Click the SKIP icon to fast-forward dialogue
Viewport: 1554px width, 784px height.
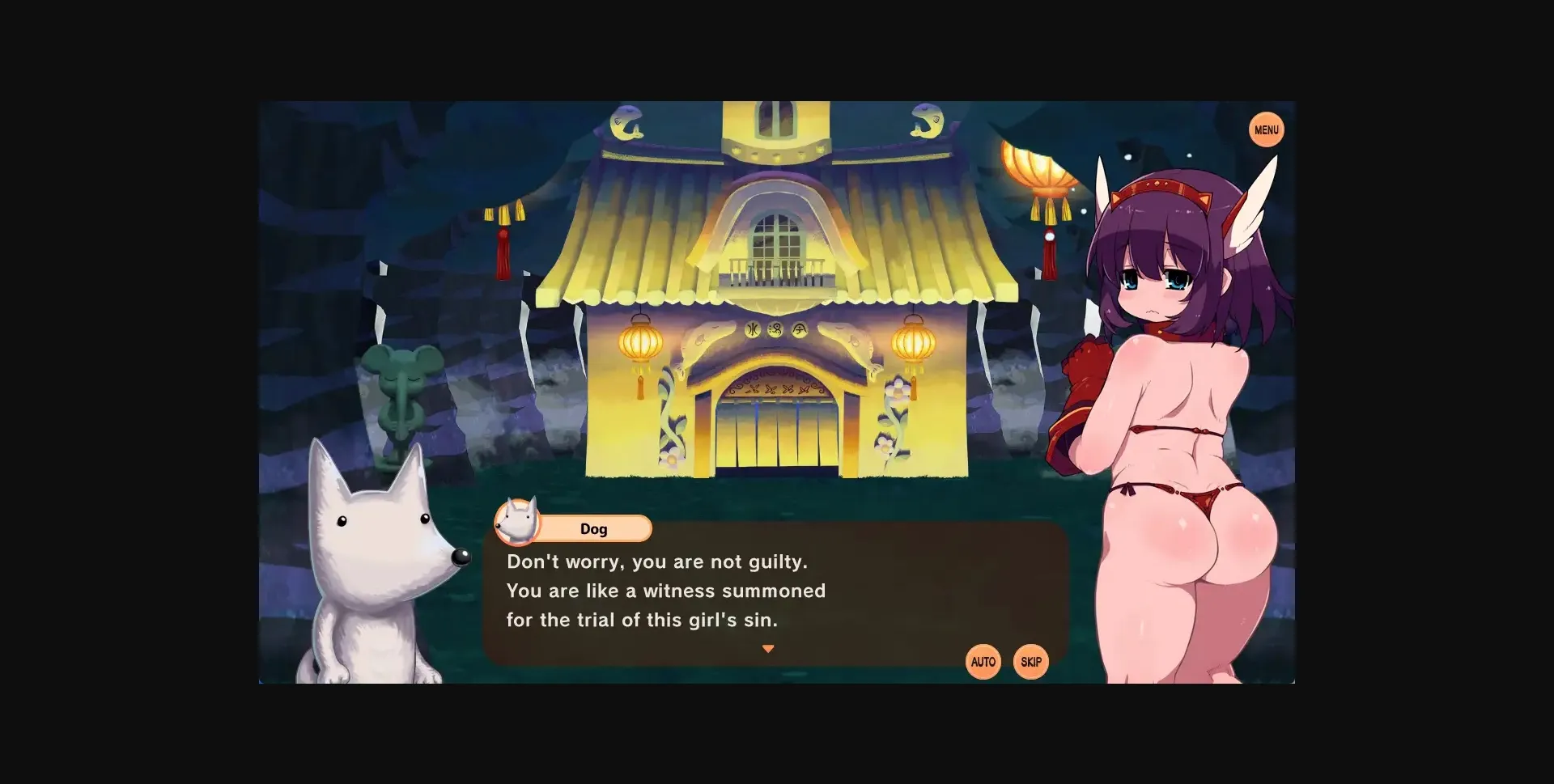pyautogui.click(x=1030, y=661)
